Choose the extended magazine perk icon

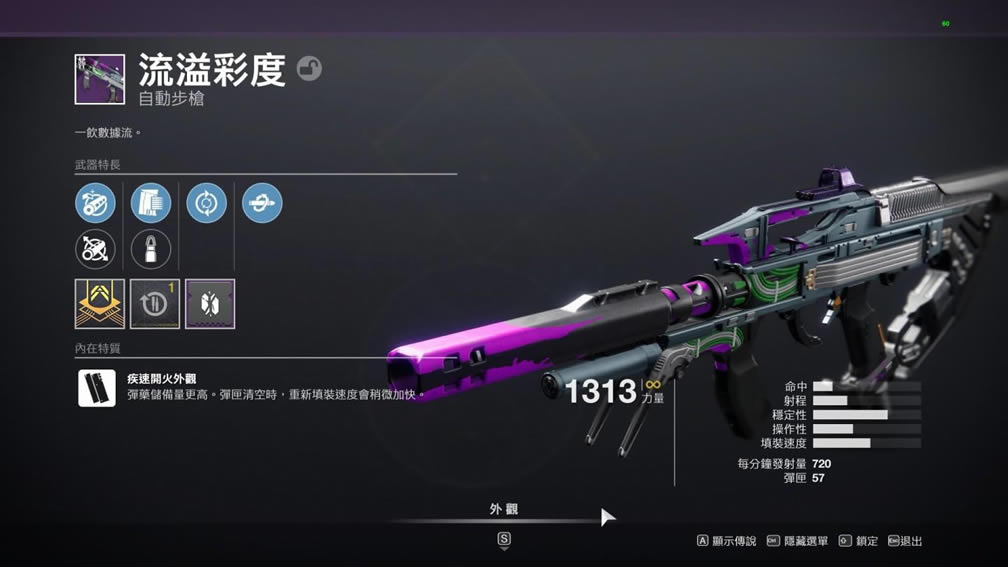pyautogui.click(x=151, y=203)
